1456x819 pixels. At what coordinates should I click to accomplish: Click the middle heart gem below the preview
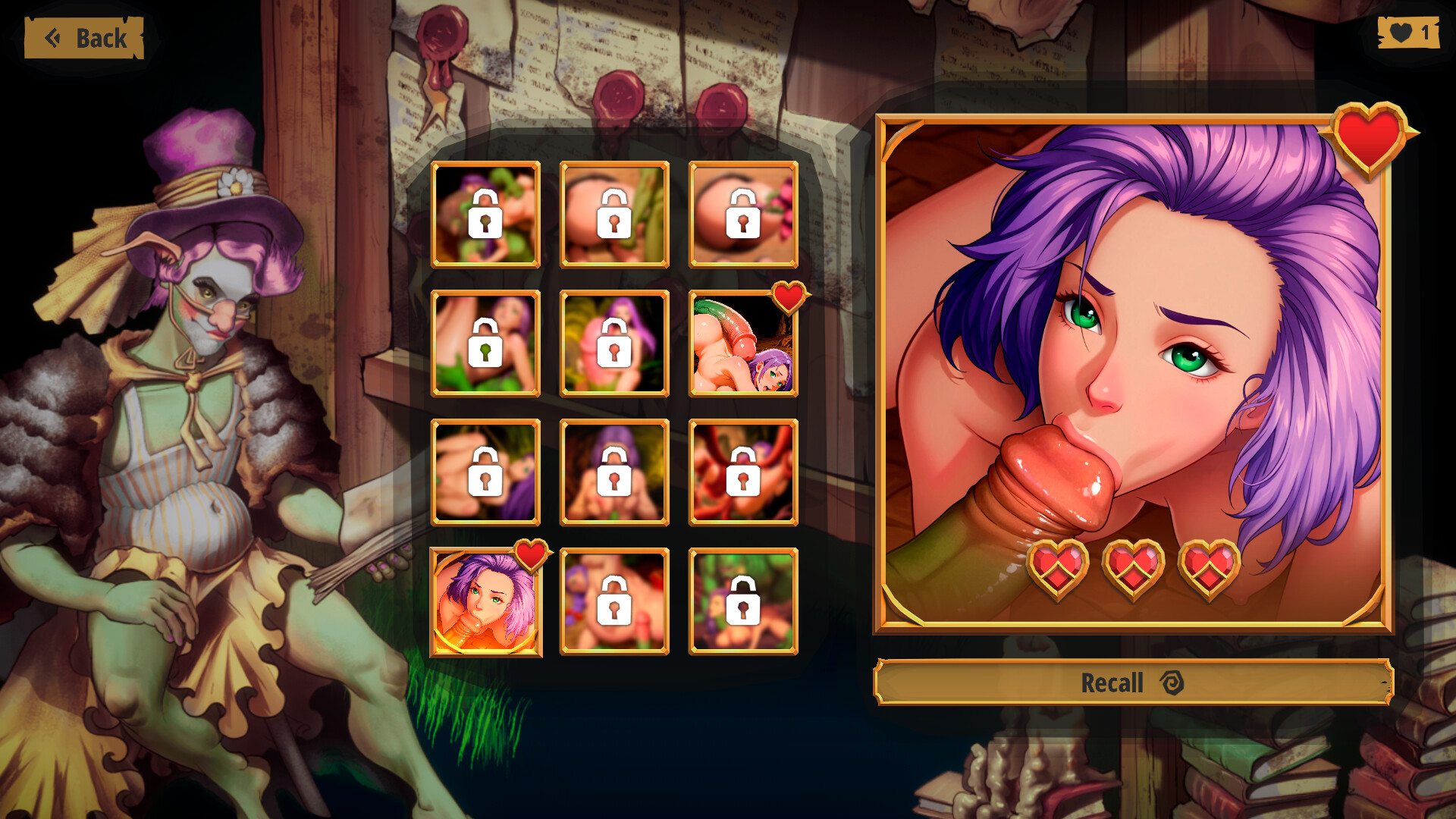tap(1133, 567)
